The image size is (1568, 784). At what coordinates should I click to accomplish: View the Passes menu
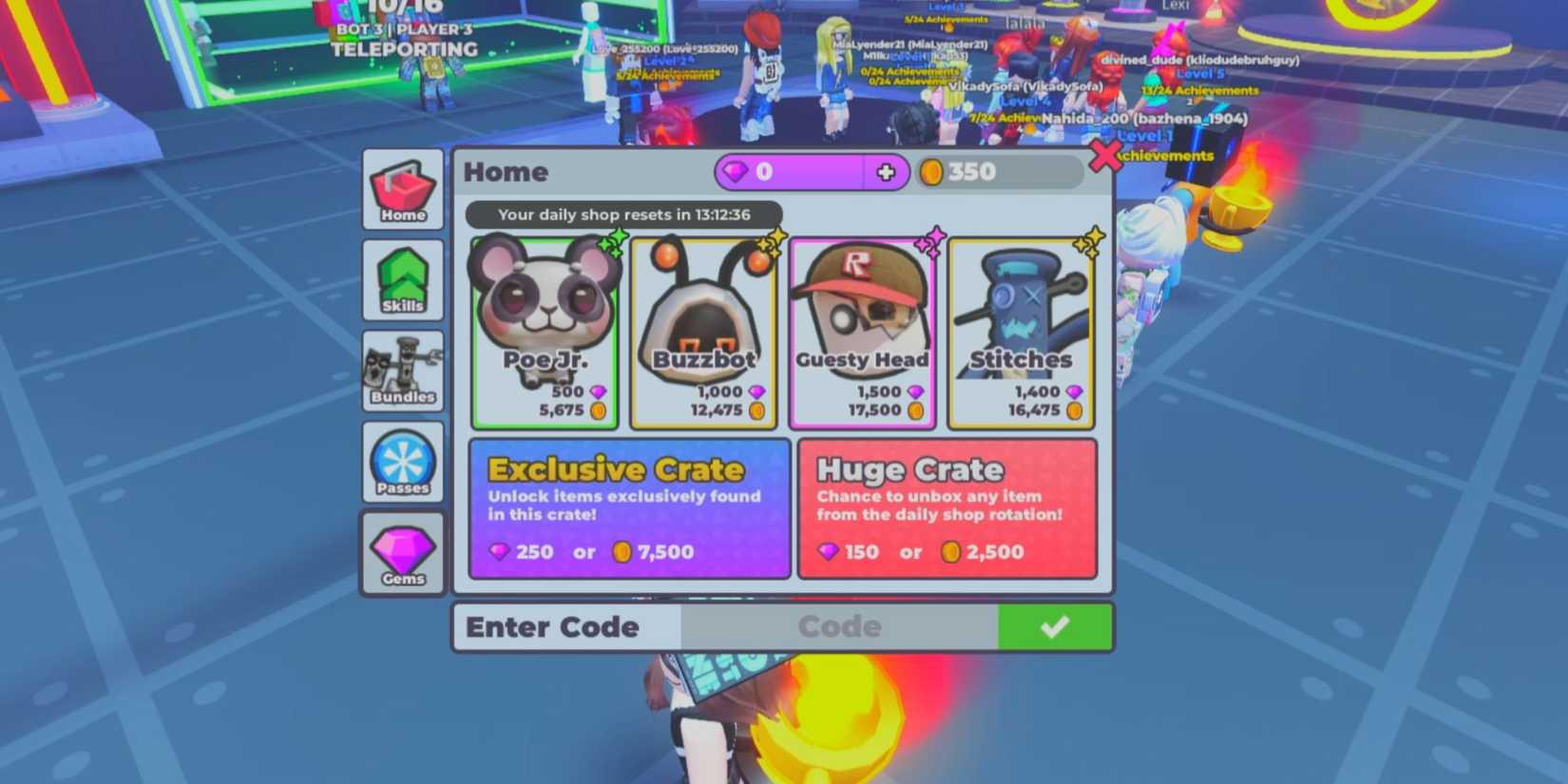tap(402, 463)
